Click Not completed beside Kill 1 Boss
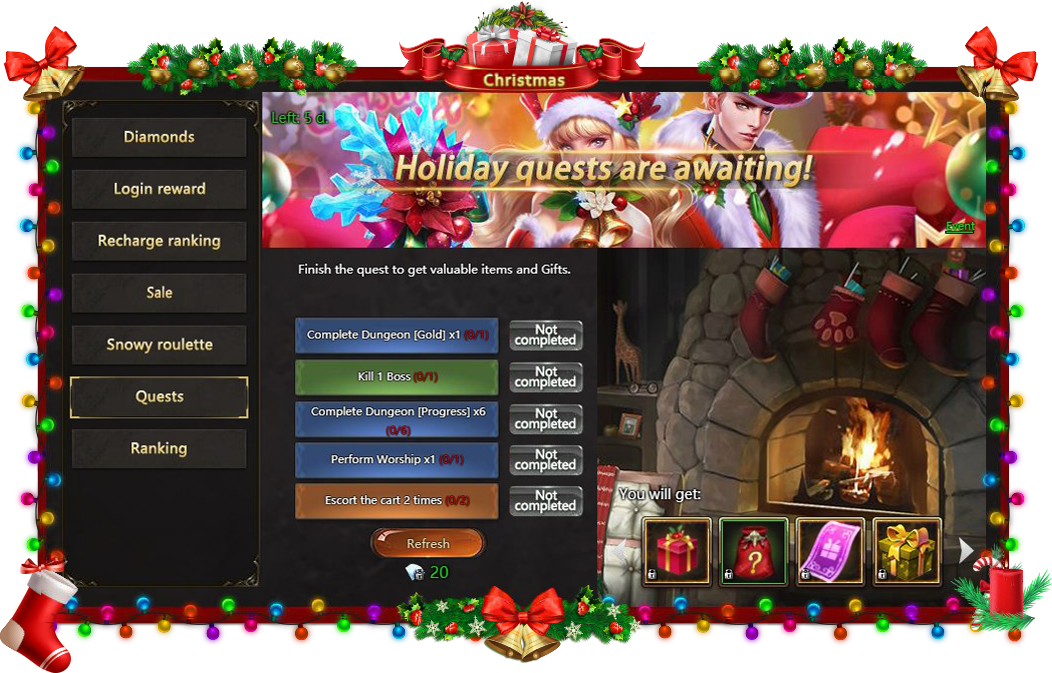 (x=545, y=377)
